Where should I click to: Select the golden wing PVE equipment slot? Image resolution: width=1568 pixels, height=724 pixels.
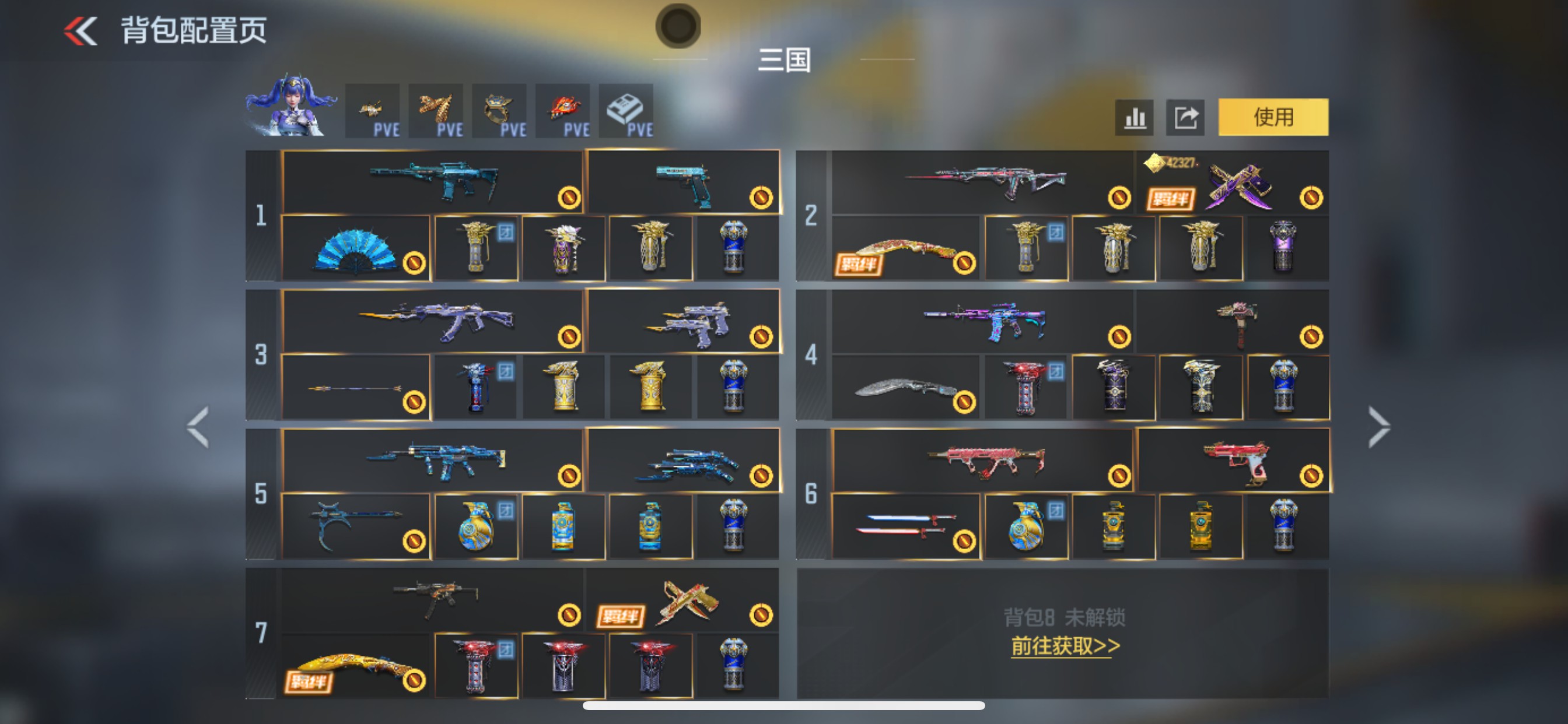point(436,111)
